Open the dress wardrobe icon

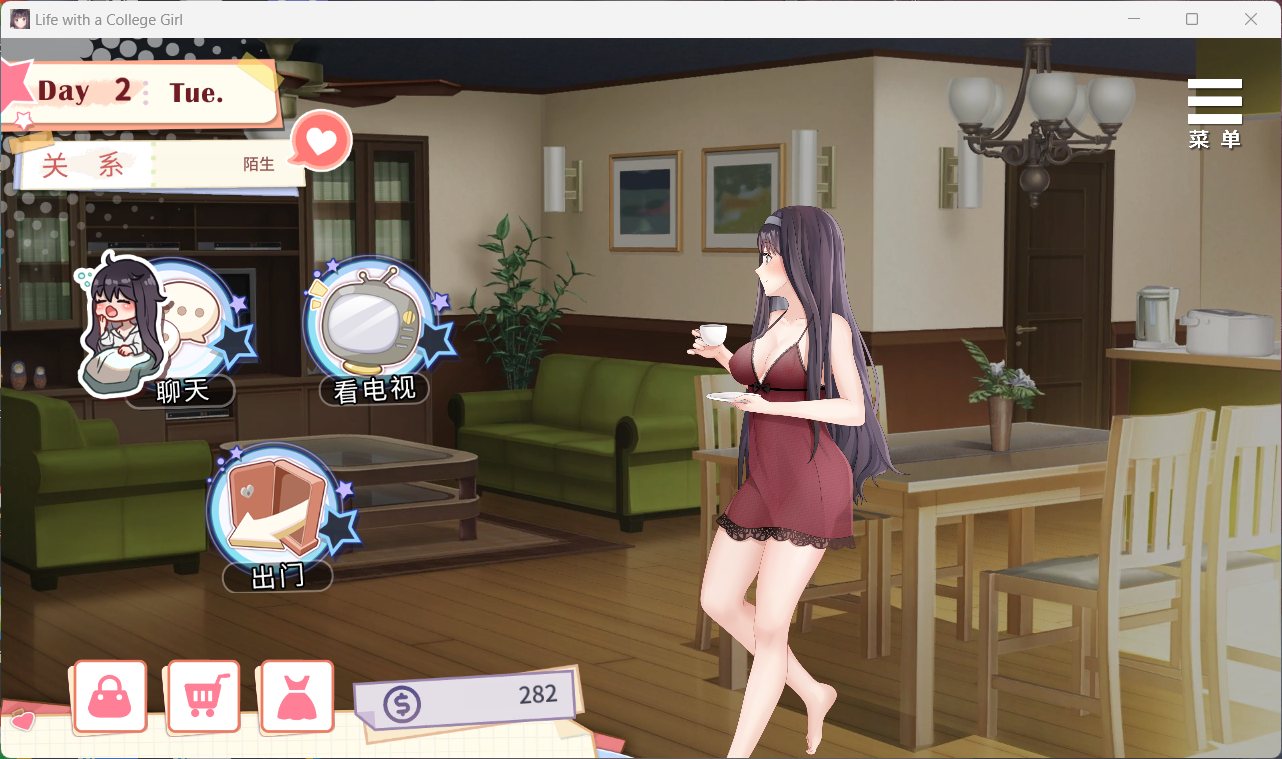pos(296,696)
